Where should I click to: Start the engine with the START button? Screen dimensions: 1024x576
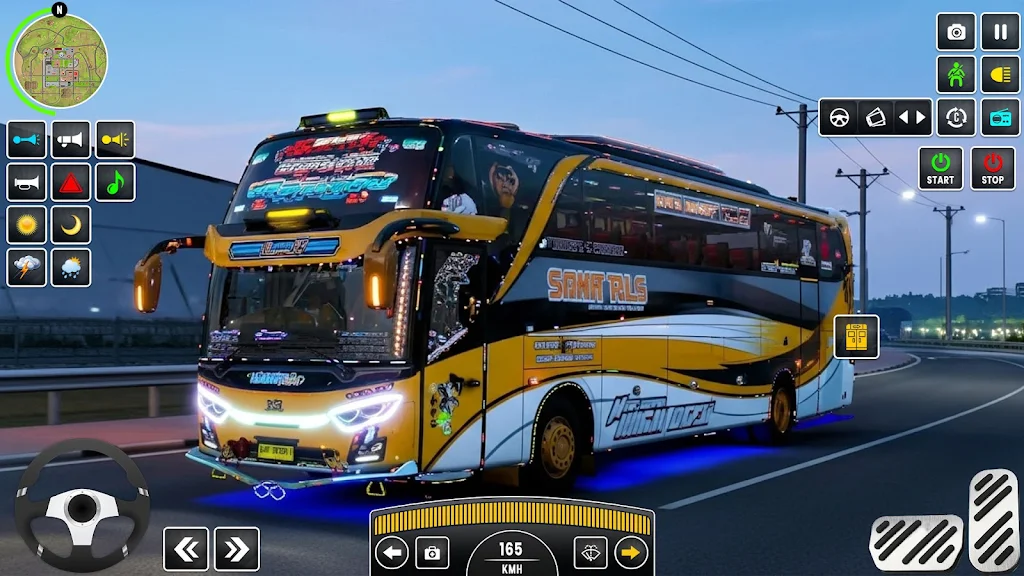pyautogui.click(x=940, y=169)
